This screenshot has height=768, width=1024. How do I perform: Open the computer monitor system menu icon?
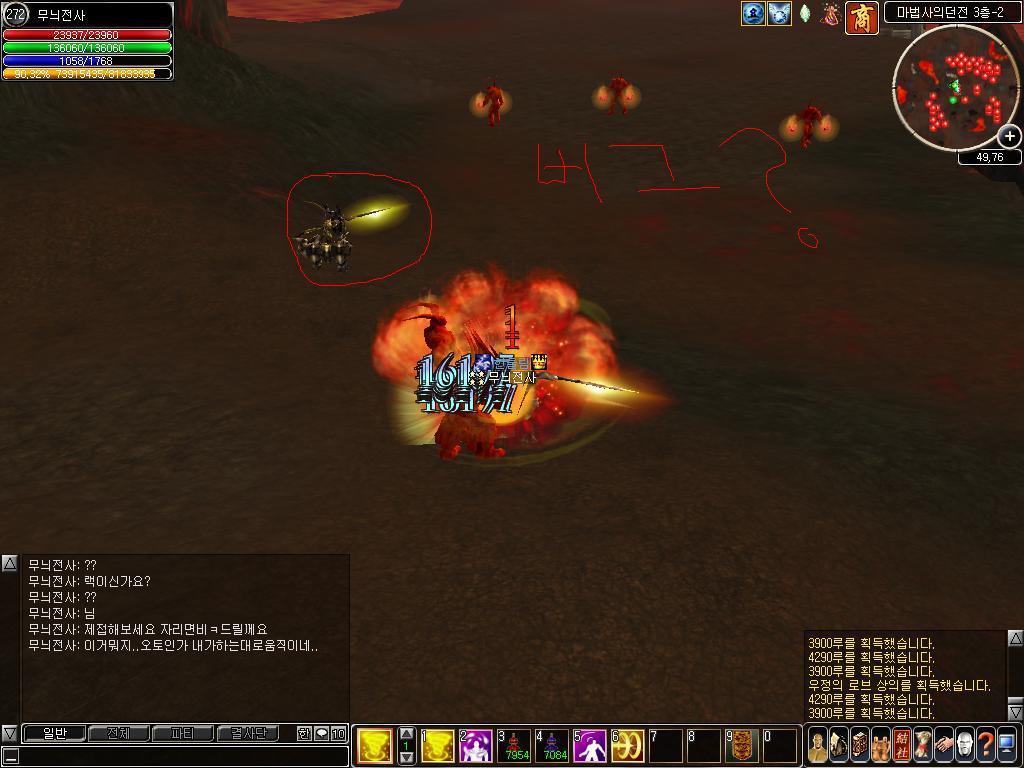1006,745
